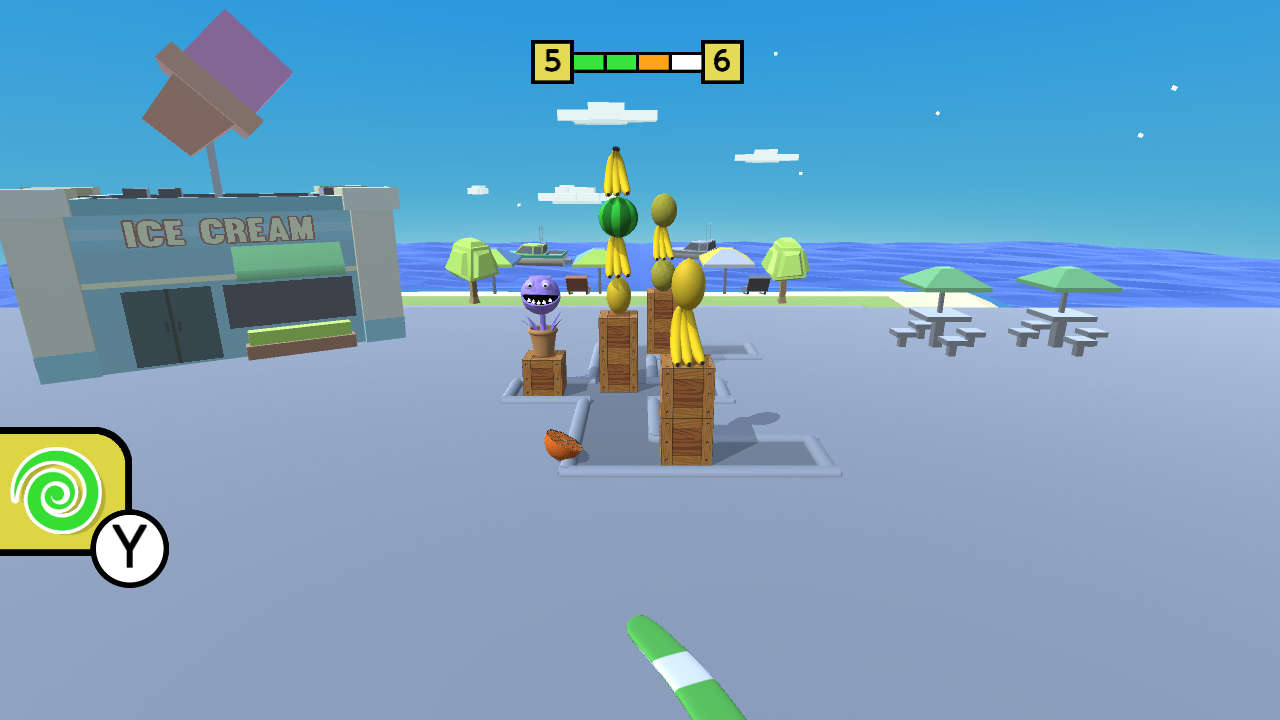Click the green boomerang in hand
The height and width of the screenshot is (720, 1280).
[x=680, y=670]
